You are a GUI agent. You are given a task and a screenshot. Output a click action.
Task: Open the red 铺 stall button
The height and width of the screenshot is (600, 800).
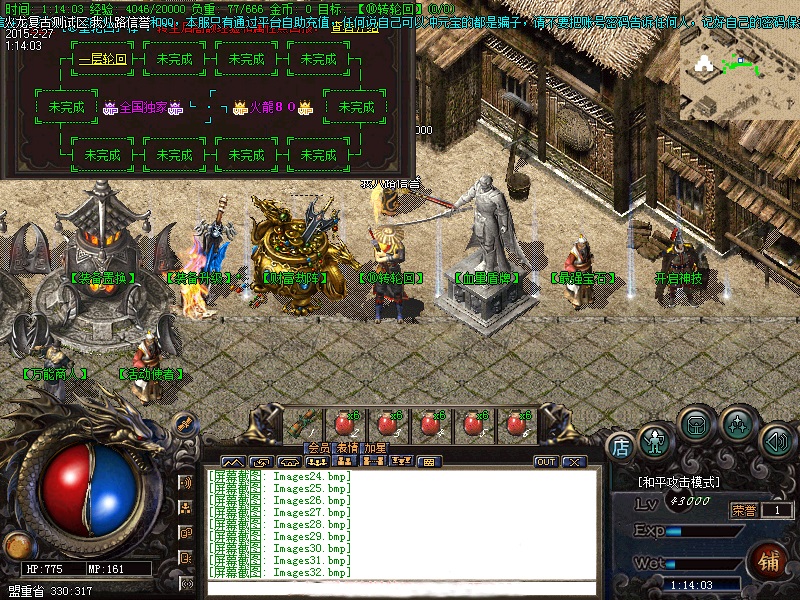pos(770,559)
